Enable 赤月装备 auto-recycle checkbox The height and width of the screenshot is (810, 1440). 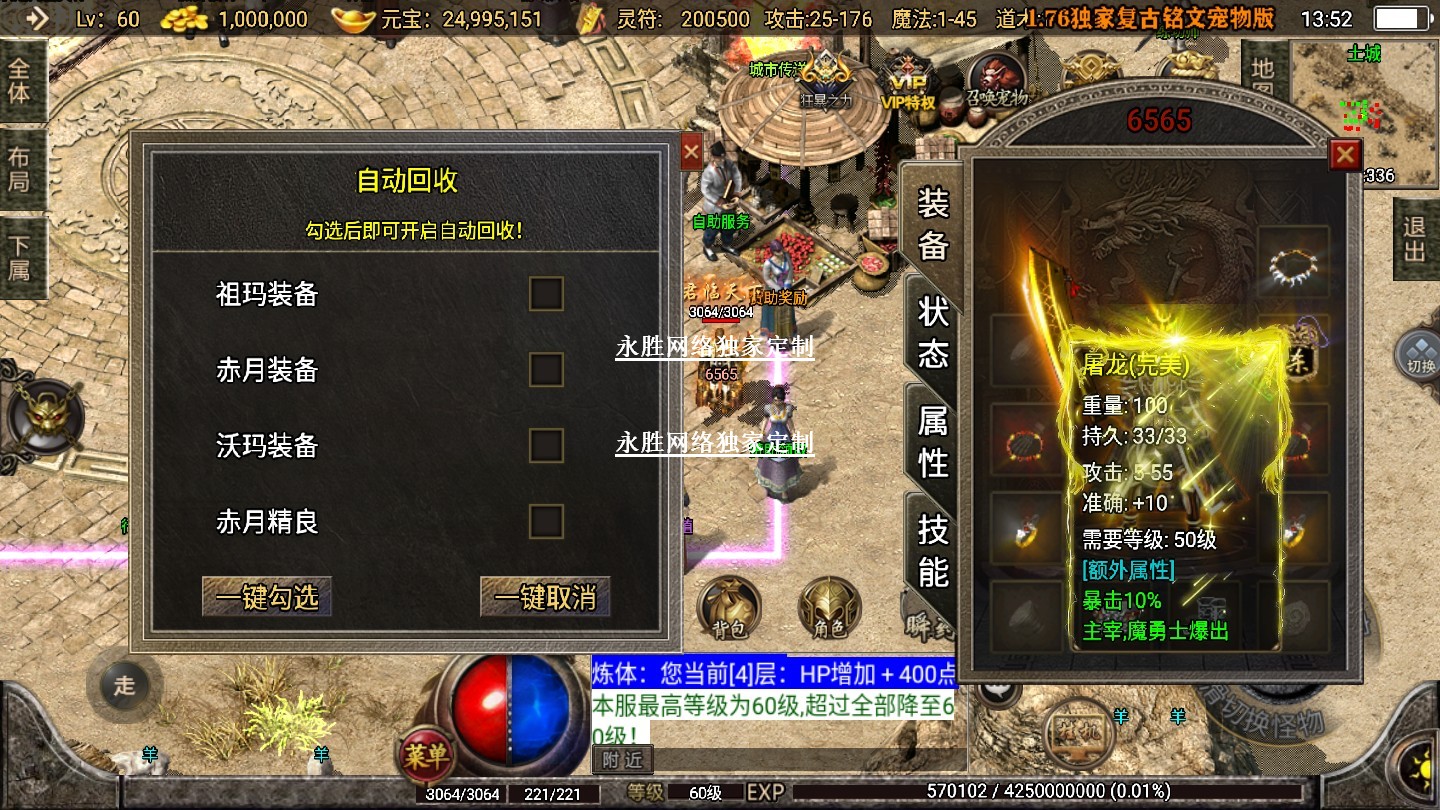click(546, 370)
